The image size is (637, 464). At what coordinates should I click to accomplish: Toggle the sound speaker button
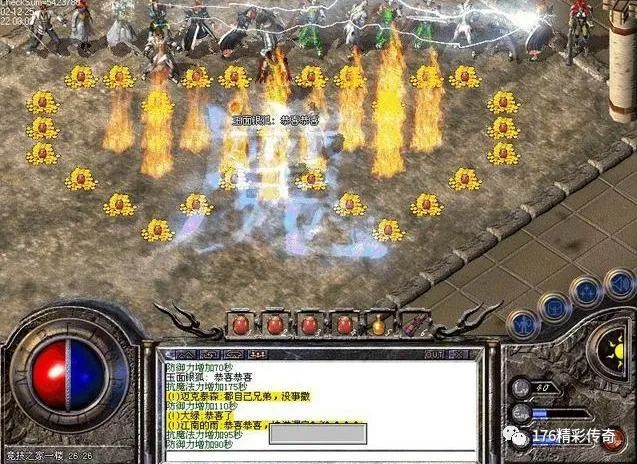618,283
